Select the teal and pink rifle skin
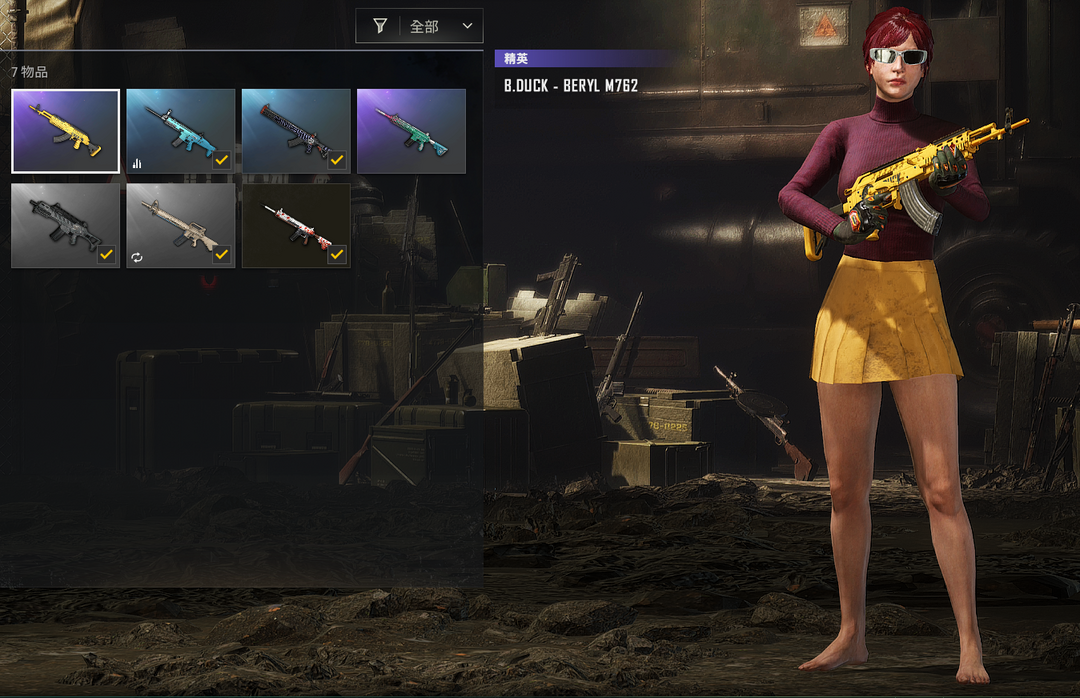This screenshot has width=1080, height=698. 411,131
